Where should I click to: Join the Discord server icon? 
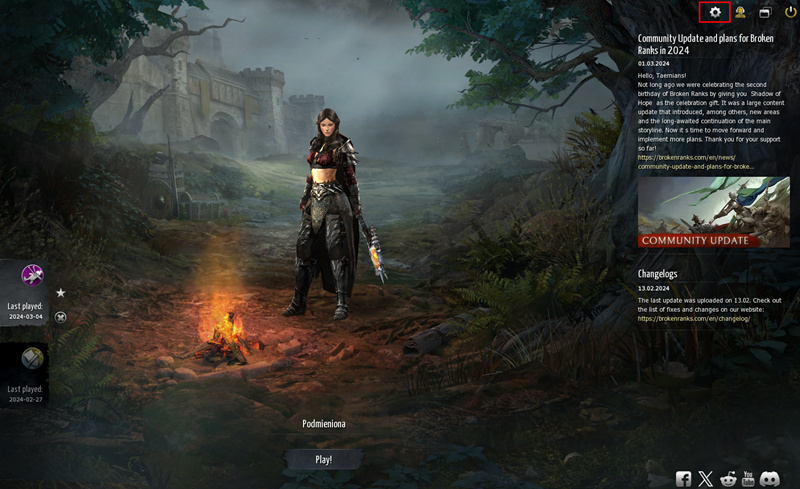pos(771,479)
